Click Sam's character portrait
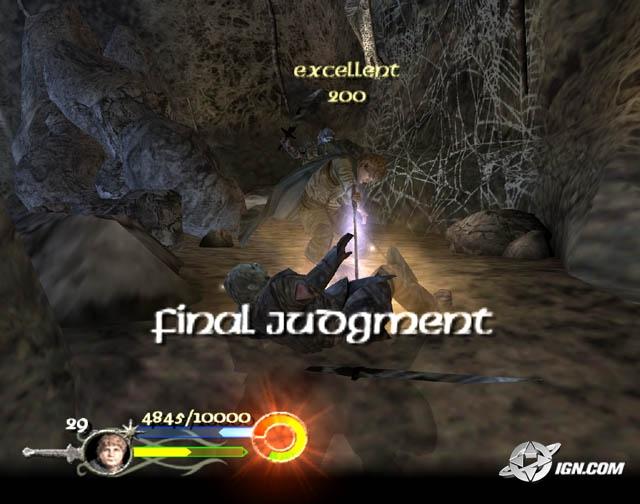This screenshot has width=640, height=504. tap(108, 450)
